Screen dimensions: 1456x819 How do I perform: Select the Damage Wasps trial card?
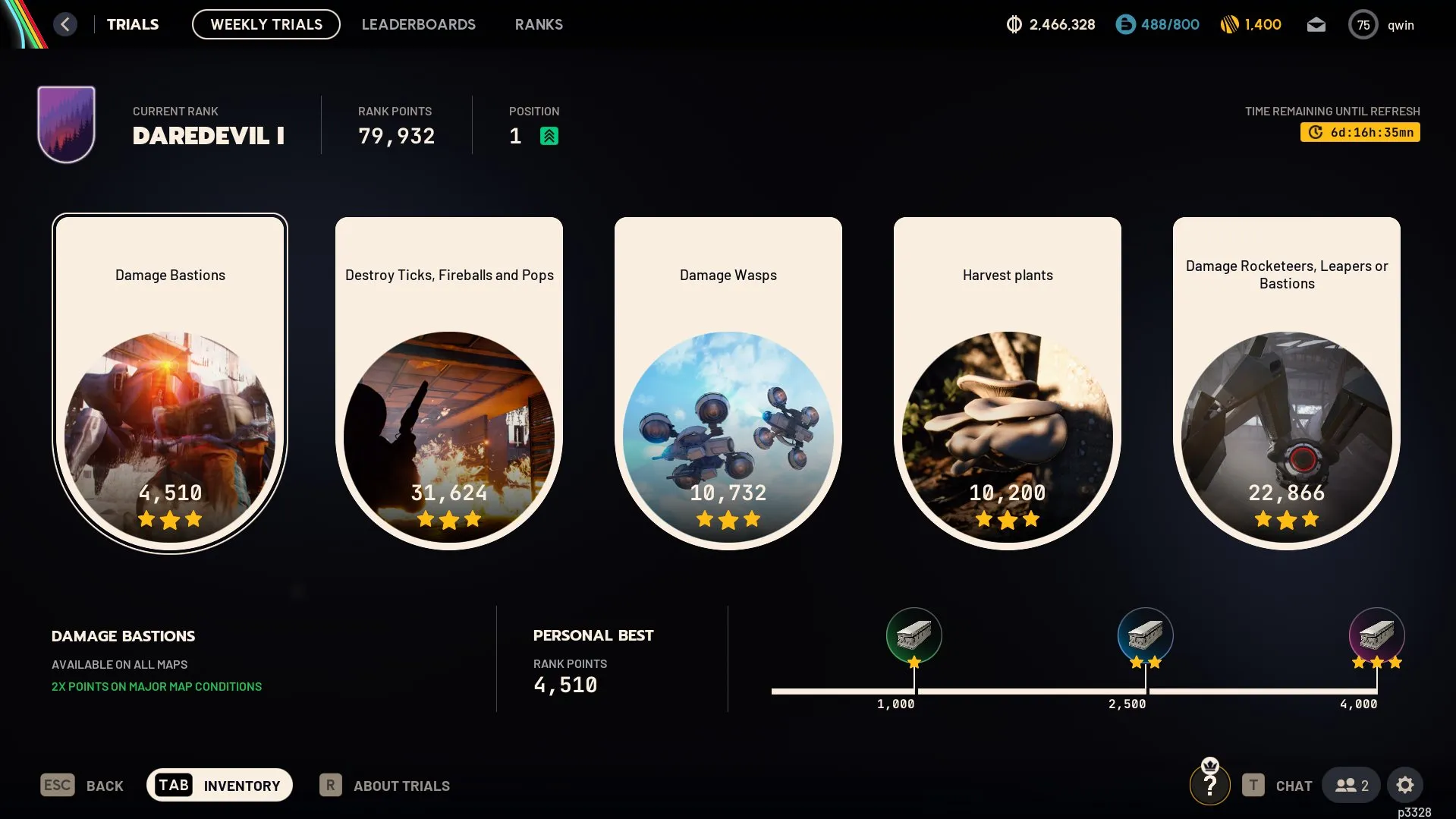[728, 383]
